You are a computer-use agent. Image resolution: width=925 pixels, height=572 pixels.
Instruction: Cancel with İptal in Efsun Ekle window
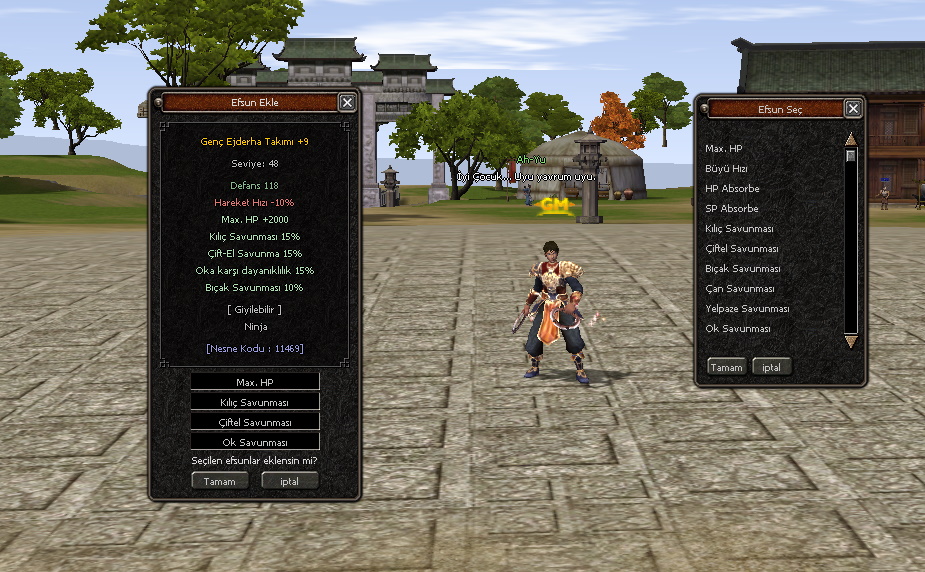coord(289,481)
